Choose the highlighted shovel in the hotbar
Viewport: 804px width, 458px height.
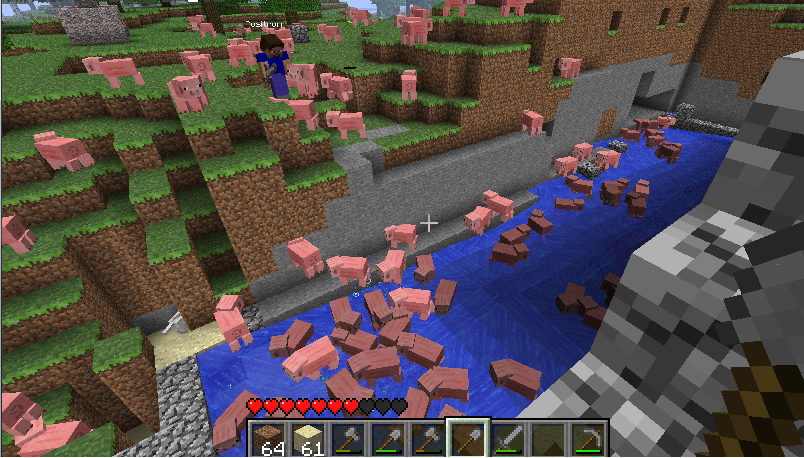pos(467,439)
